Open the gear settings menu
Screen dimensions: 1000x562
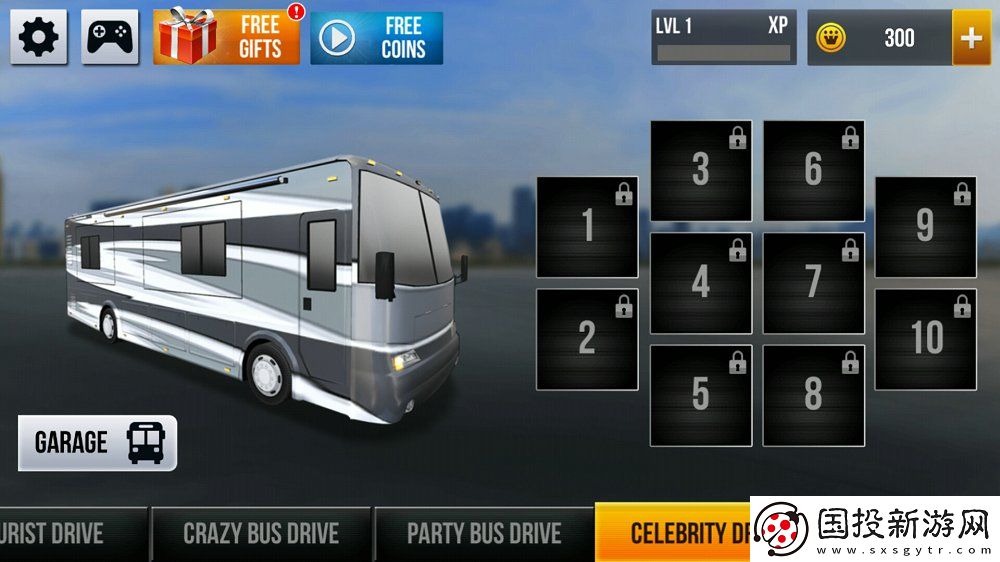click(39, 38)
